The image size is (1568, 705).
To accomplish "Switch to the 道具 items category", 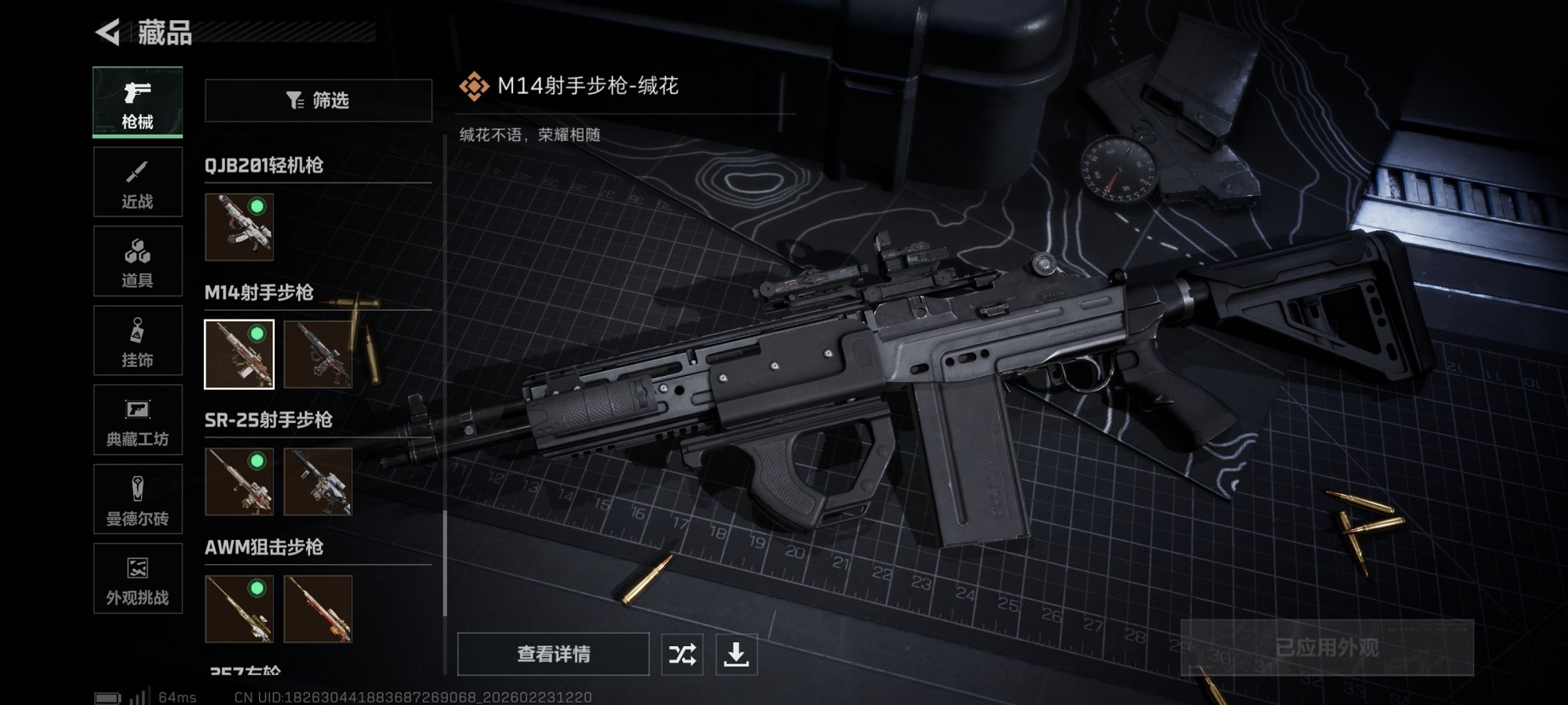I will coord(137,261).
